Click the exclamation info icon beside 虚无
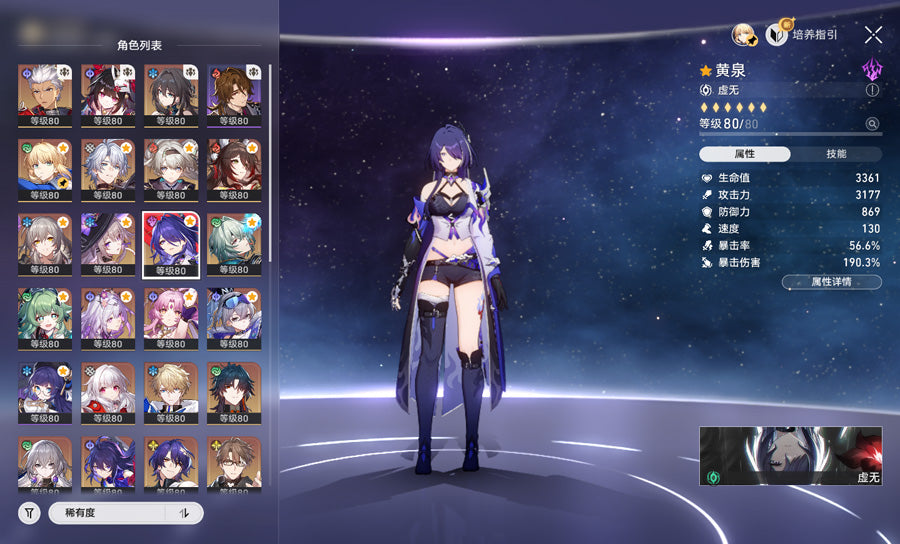 tap(872, 90)
